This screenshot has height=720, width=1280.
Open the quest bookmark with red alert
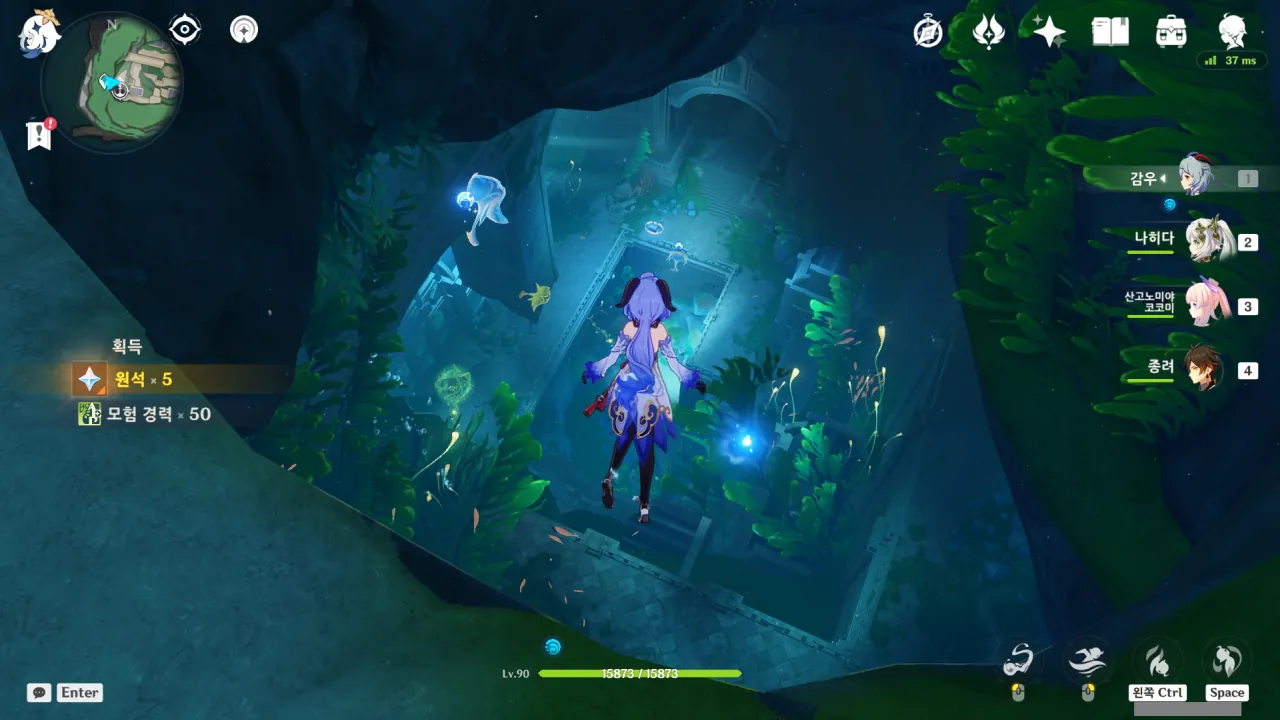pyautogui.click(x=39, y=136)
